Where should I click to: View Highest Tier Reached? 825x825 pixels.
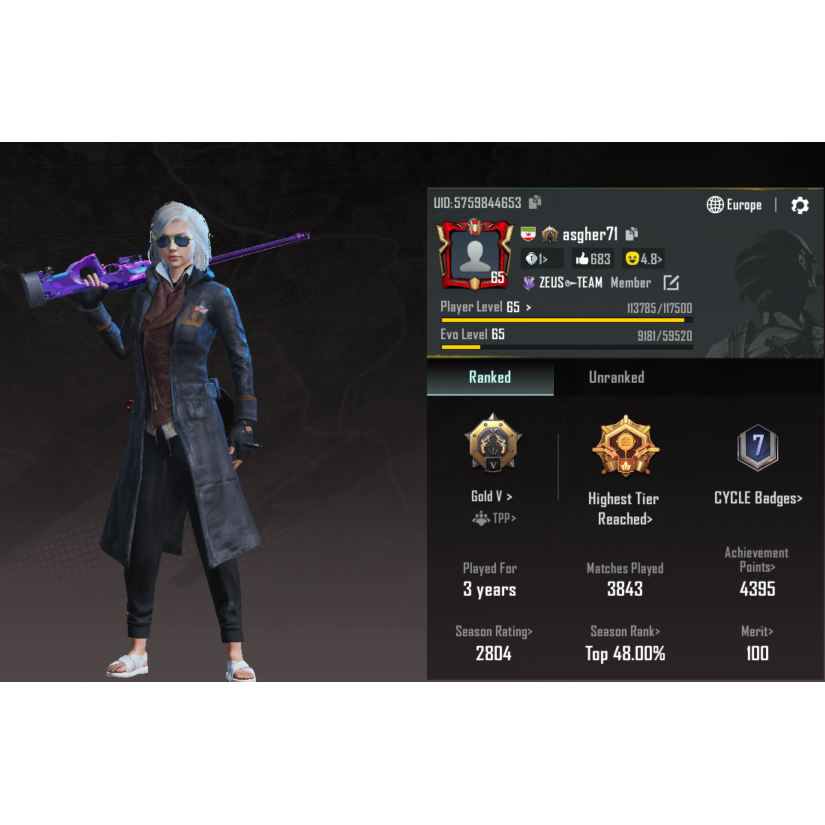click(x=624, y=508)
